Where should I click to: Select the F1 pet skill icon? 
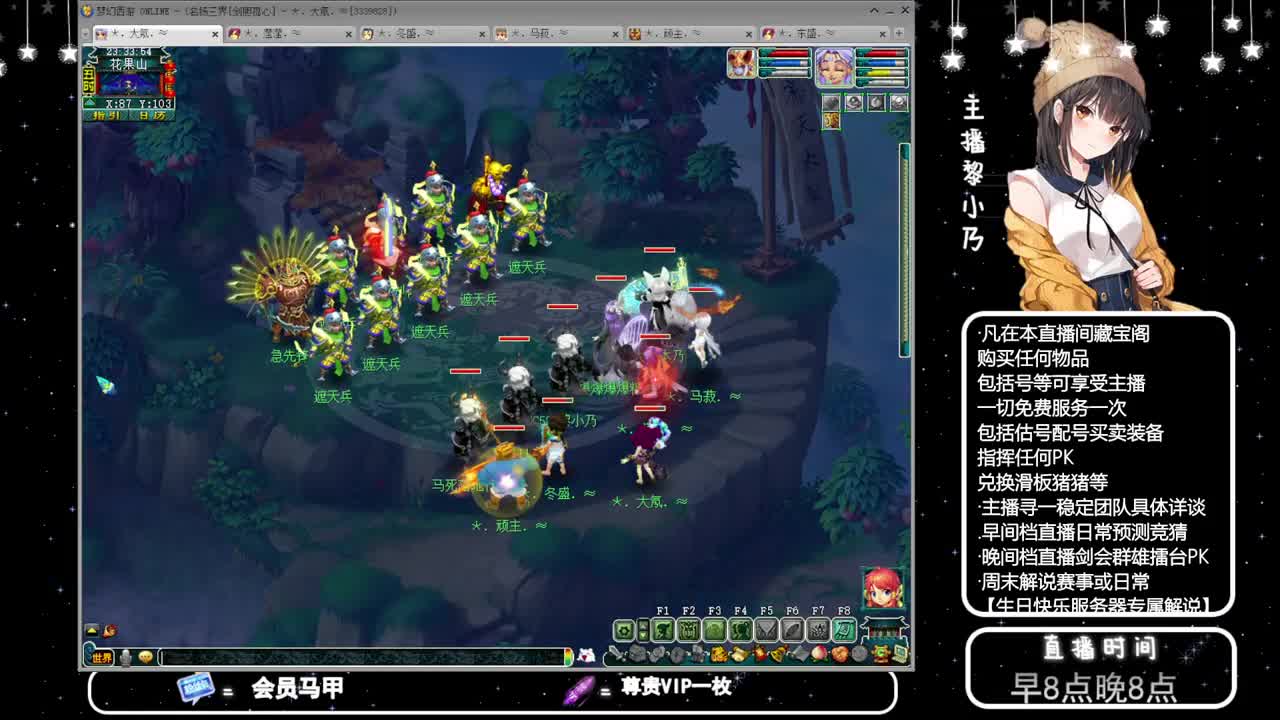(664, 630)
